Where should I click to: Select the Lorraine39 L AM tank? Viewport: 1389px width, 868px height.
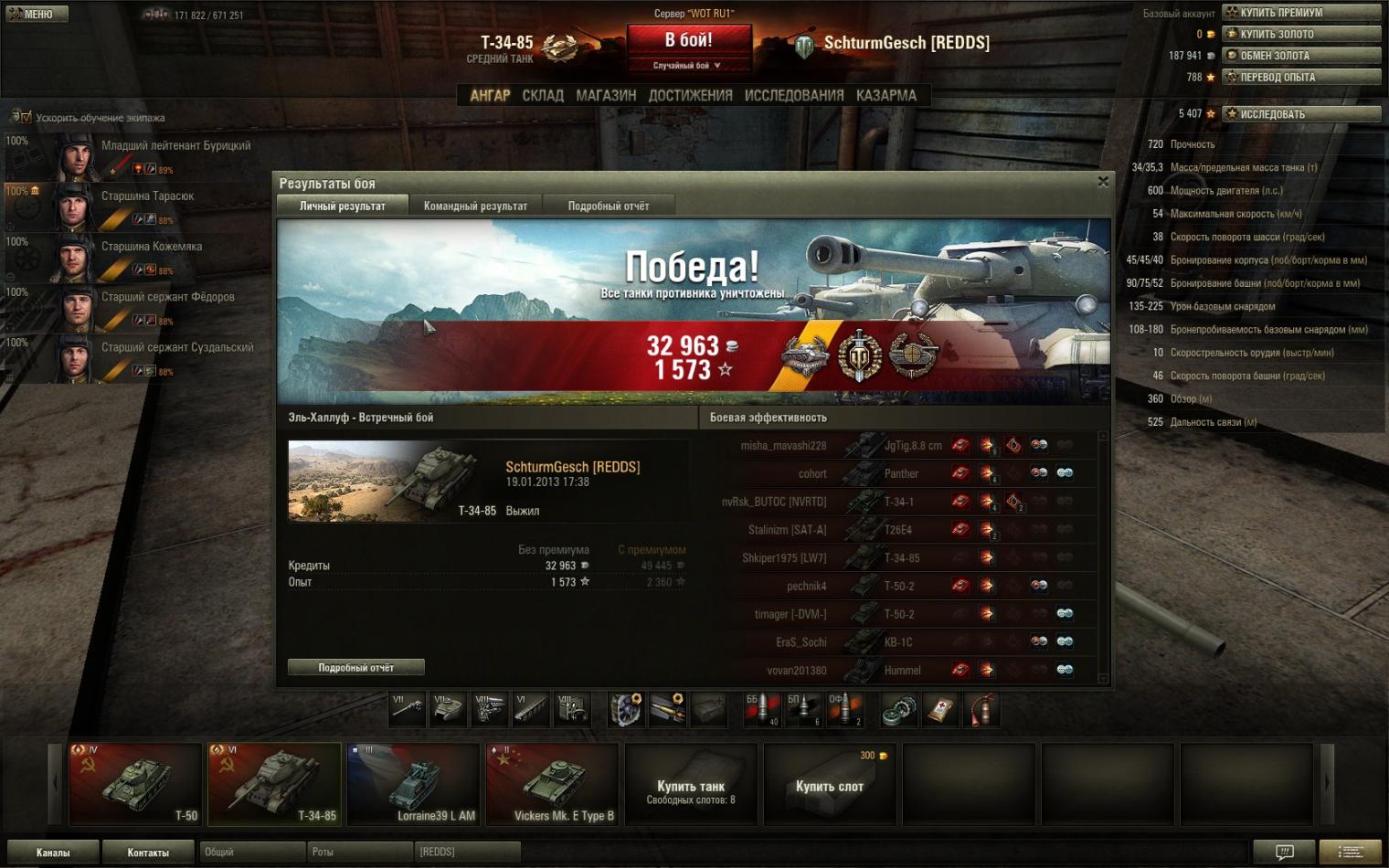click(x=413, y=783)
